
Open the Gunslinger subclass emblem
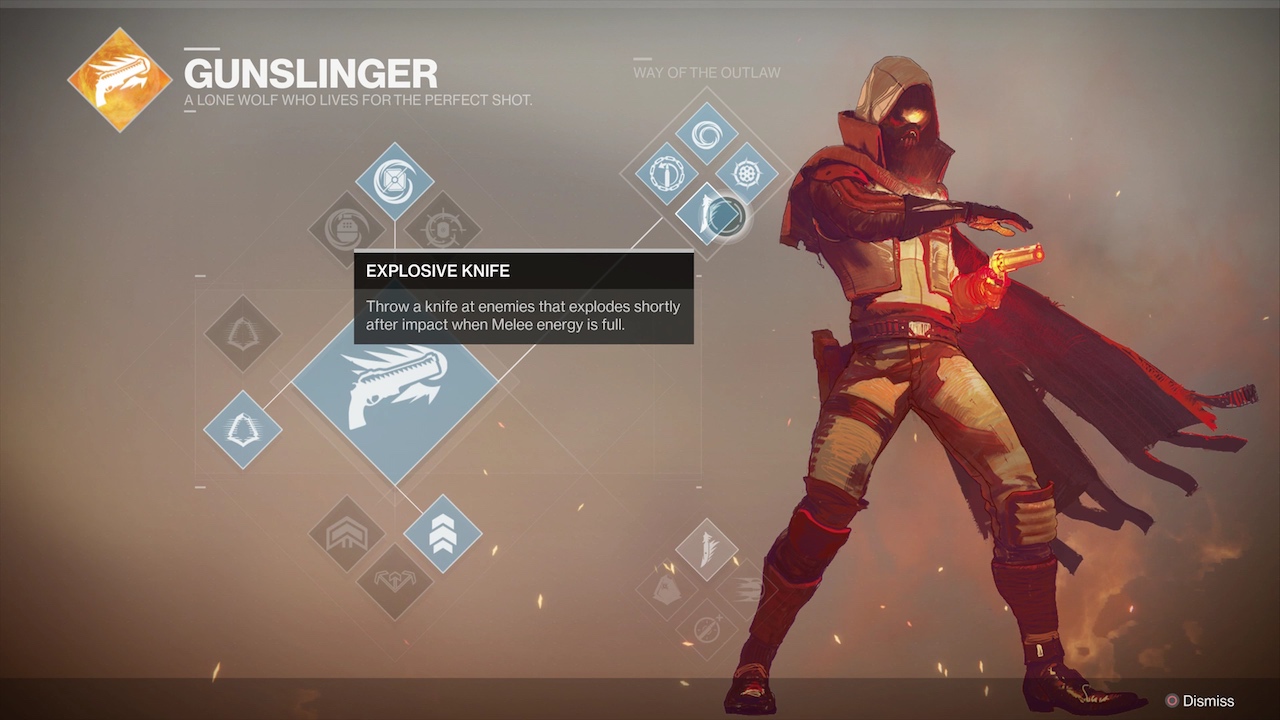120,80
